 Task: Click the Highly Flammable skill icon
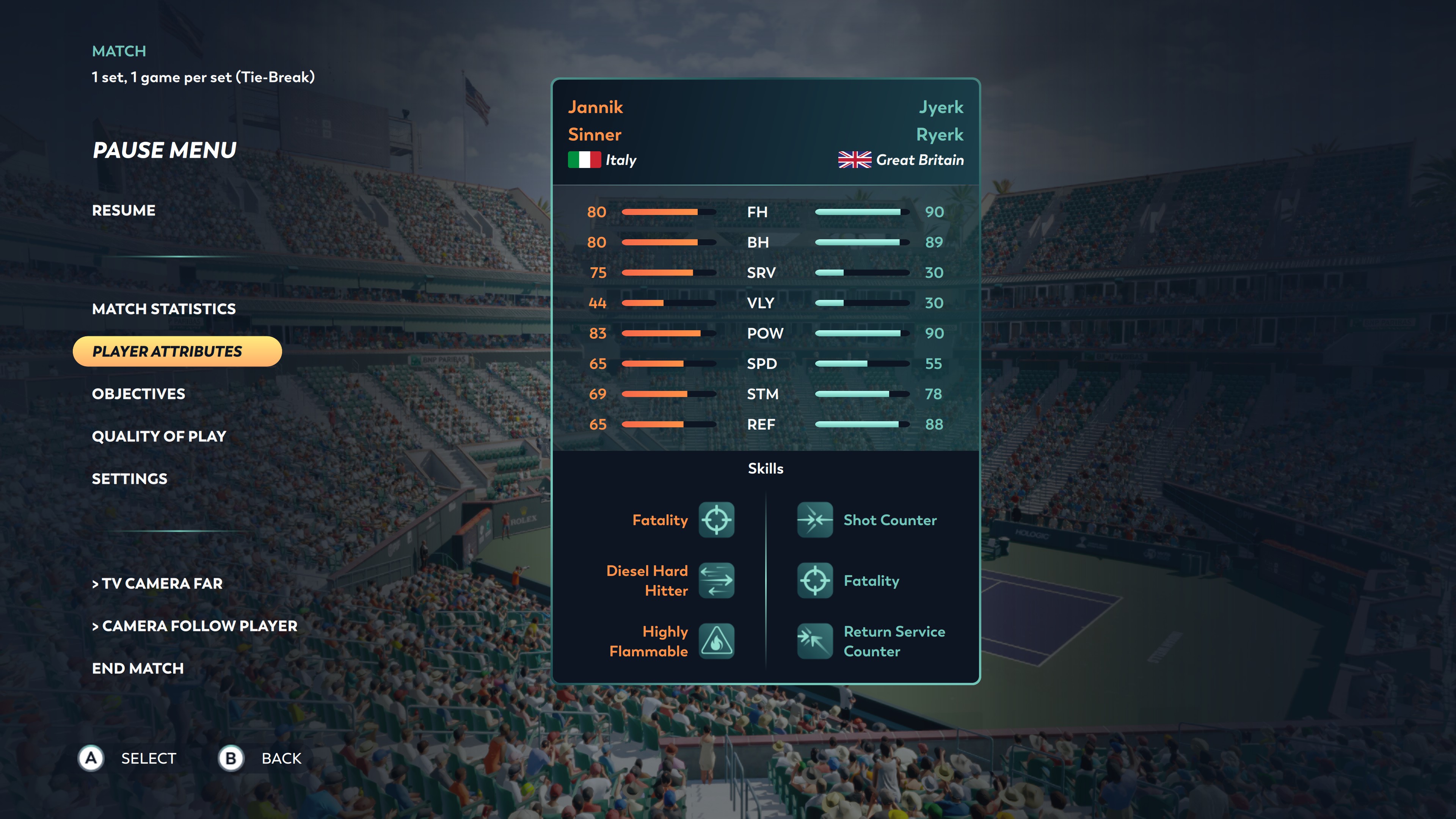tap(716, 641)
